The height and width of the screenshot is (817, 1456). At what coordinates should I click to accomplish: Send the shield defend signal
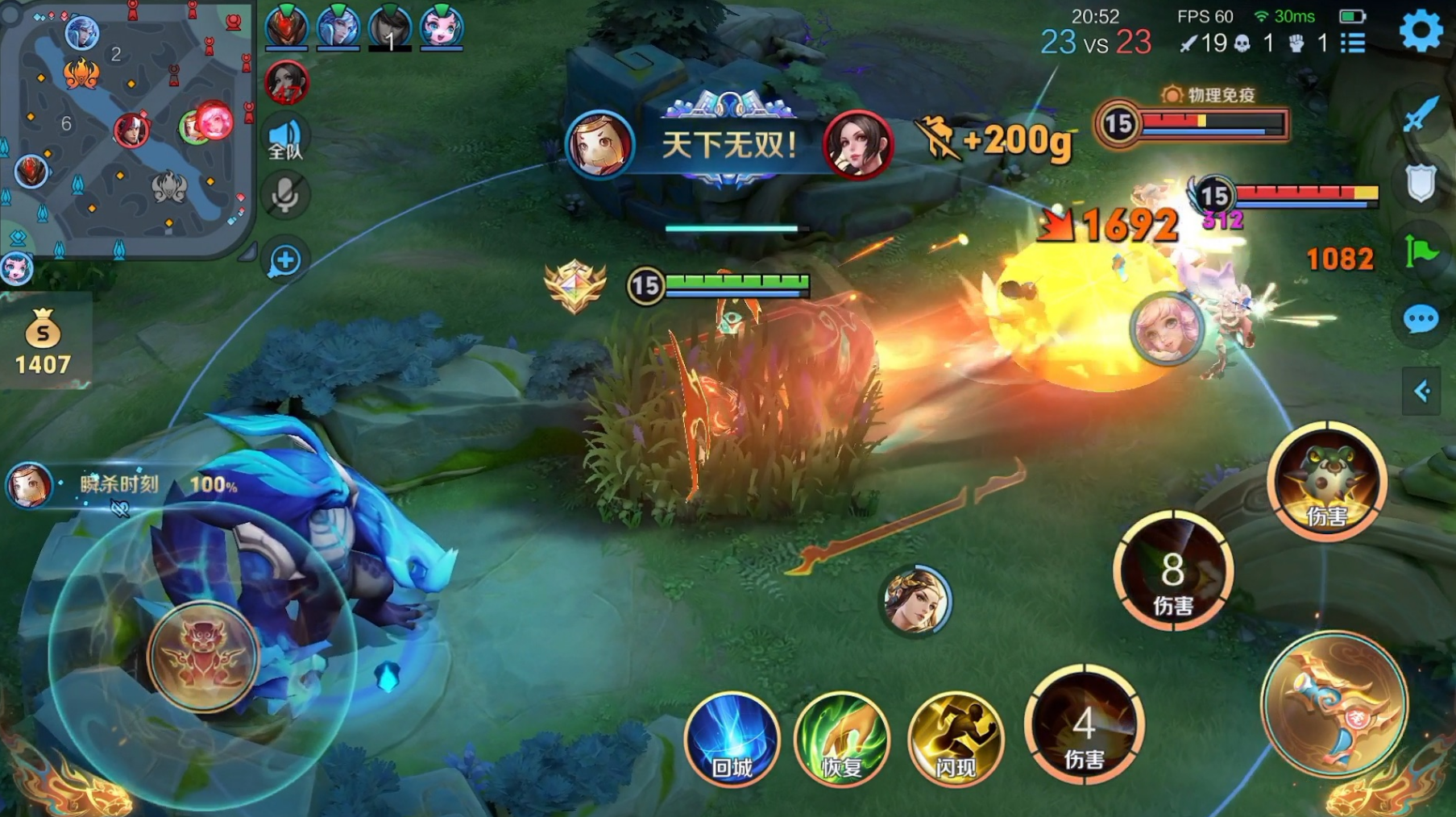click(x=1421, y=184)
